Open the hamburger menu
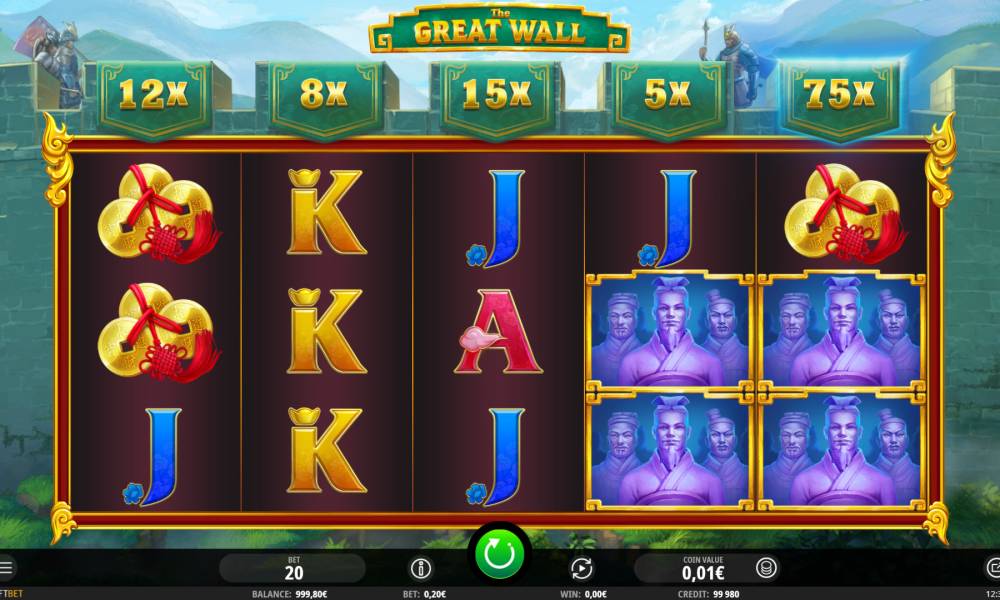 [x=6, y=568]
